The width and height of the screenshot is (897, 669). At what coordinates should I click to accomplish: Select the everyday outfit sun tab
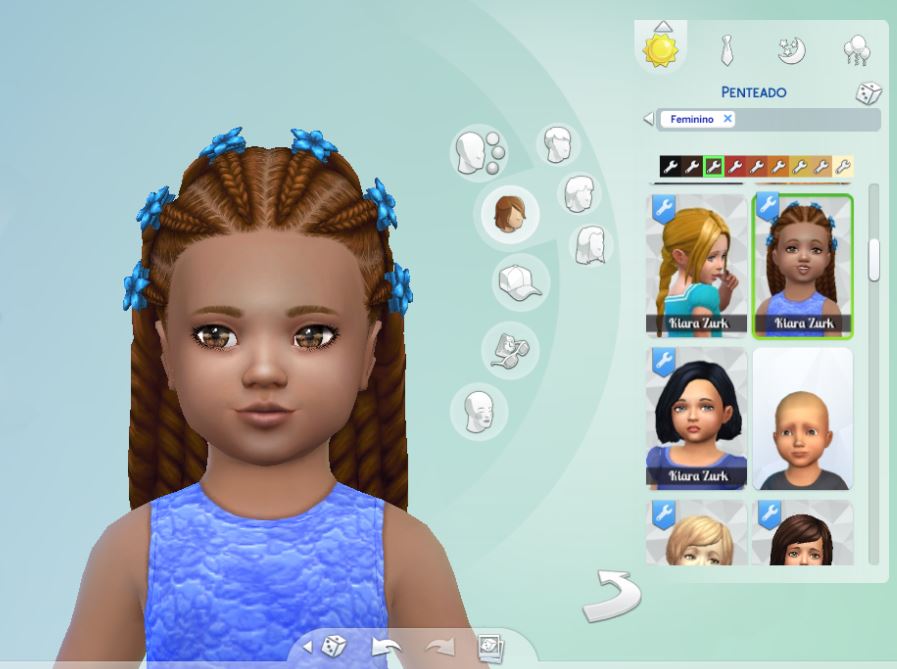(661, 49)
